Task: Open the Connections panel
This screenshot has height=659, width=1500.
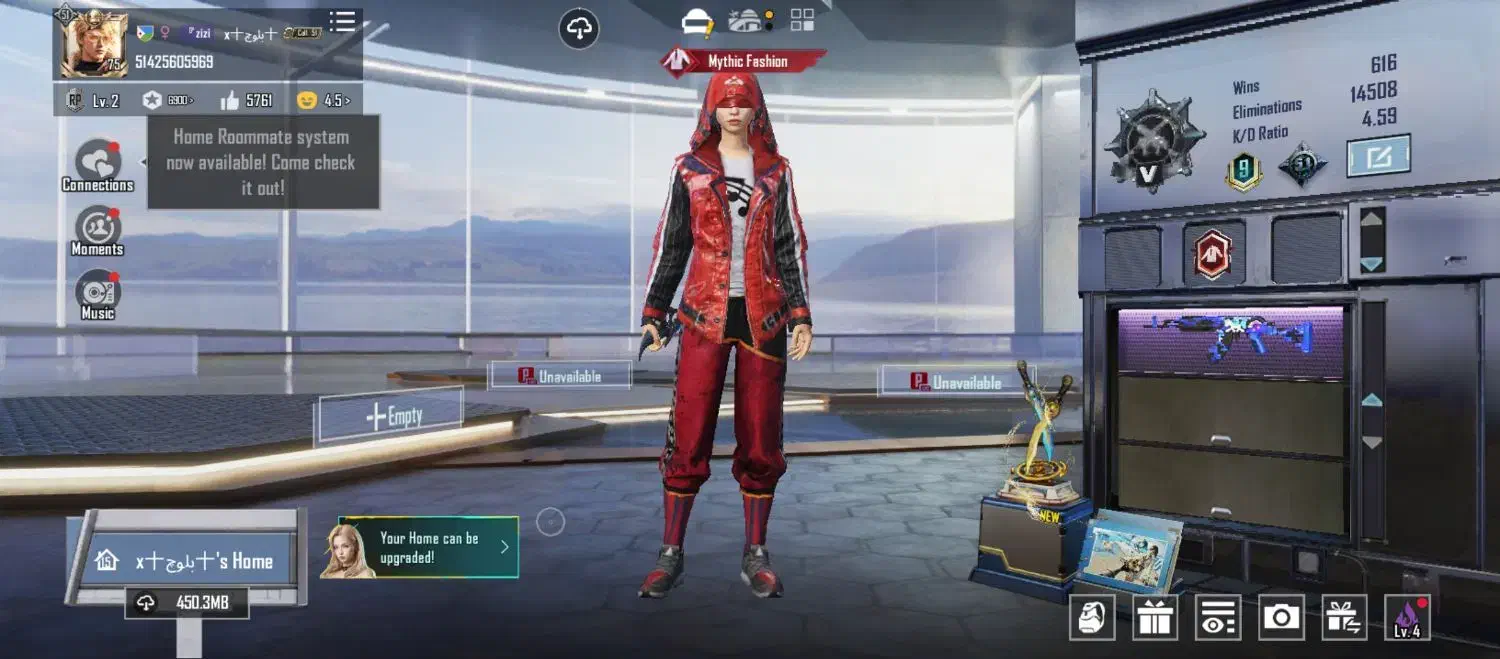Action: (x=98, y=163)
